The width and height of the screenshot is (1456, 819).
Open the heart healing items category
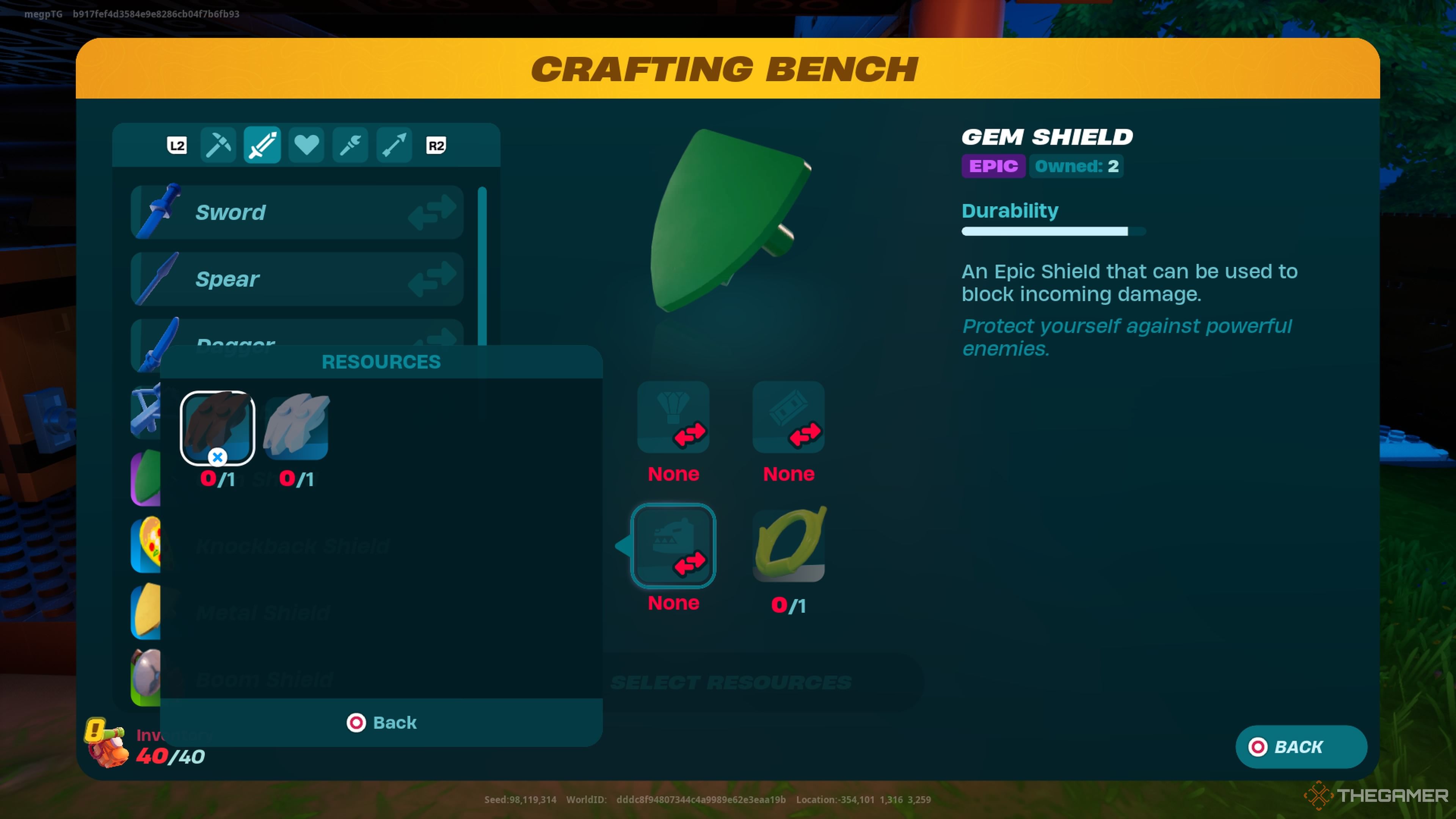pos(306,145)
